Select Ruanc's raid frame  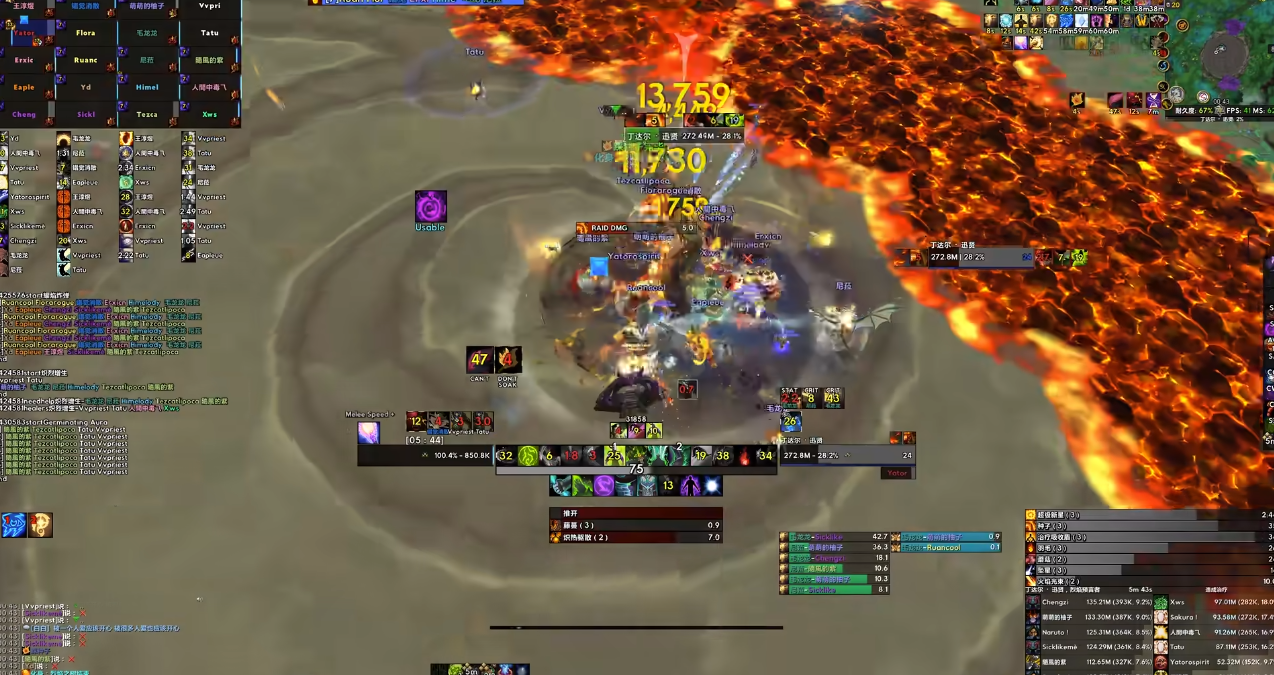86,60
